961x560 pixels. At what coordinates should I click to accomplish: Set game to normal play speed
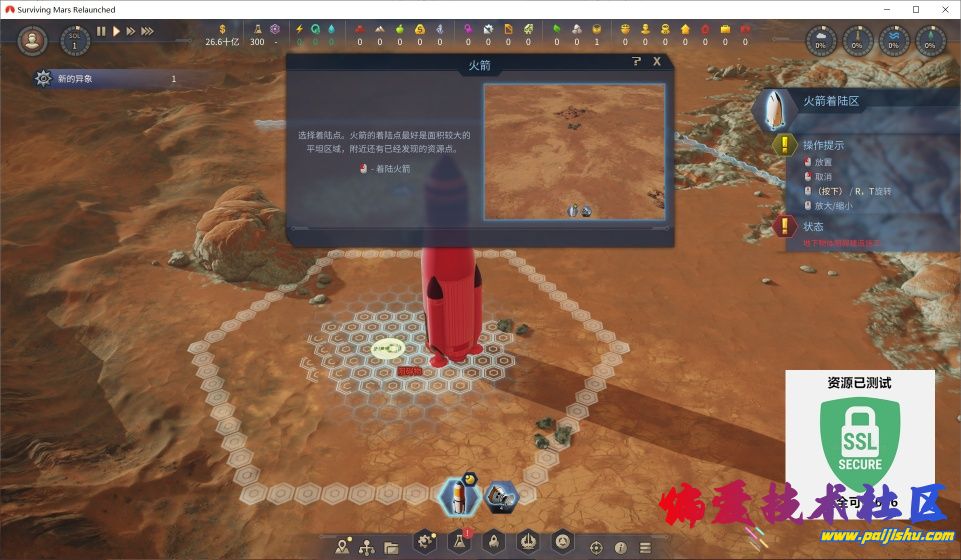(116, 32)
